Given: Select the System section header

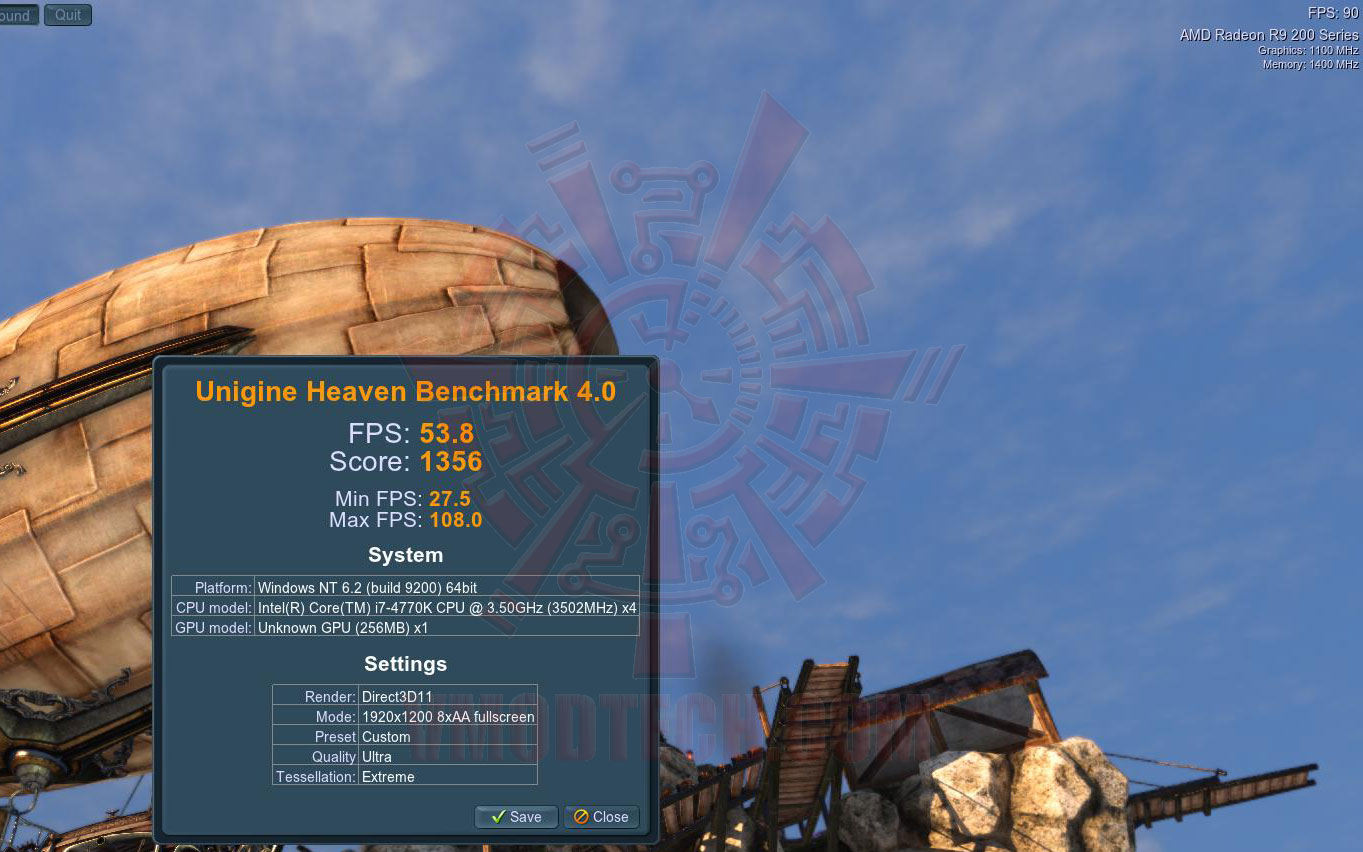Looking at the screenshot, I should click(x=405, y=555).
